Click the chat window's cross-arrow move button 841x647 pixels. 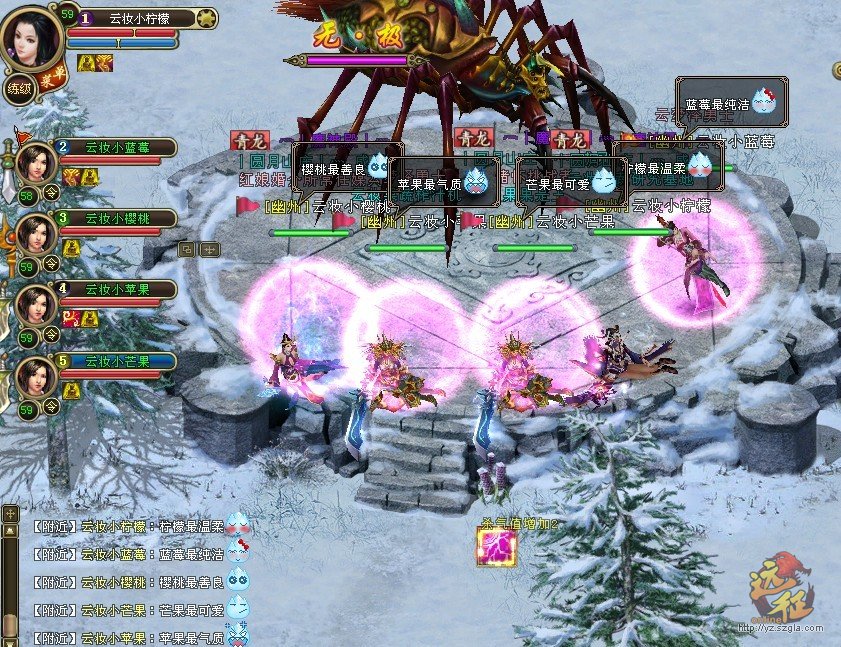click(x=10, y=513)
